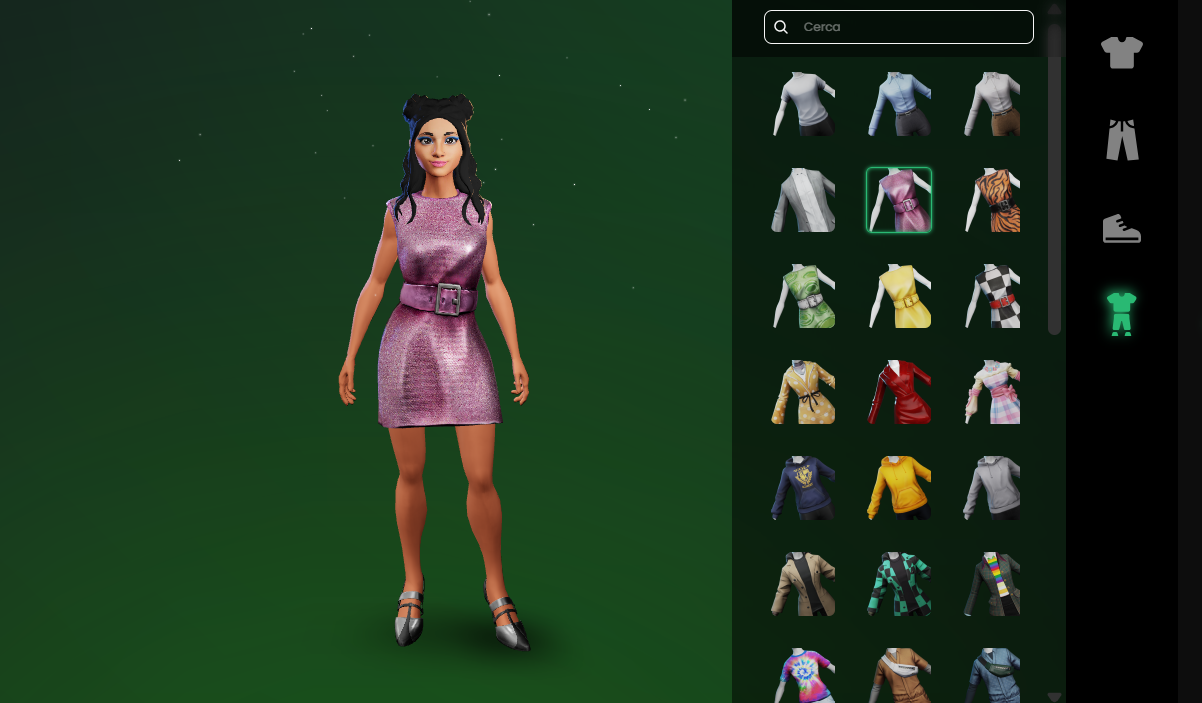Pick the yellow belted dress
This screenshot has width=1202, height=703.
pyautogui.click(x=899, y=296)
